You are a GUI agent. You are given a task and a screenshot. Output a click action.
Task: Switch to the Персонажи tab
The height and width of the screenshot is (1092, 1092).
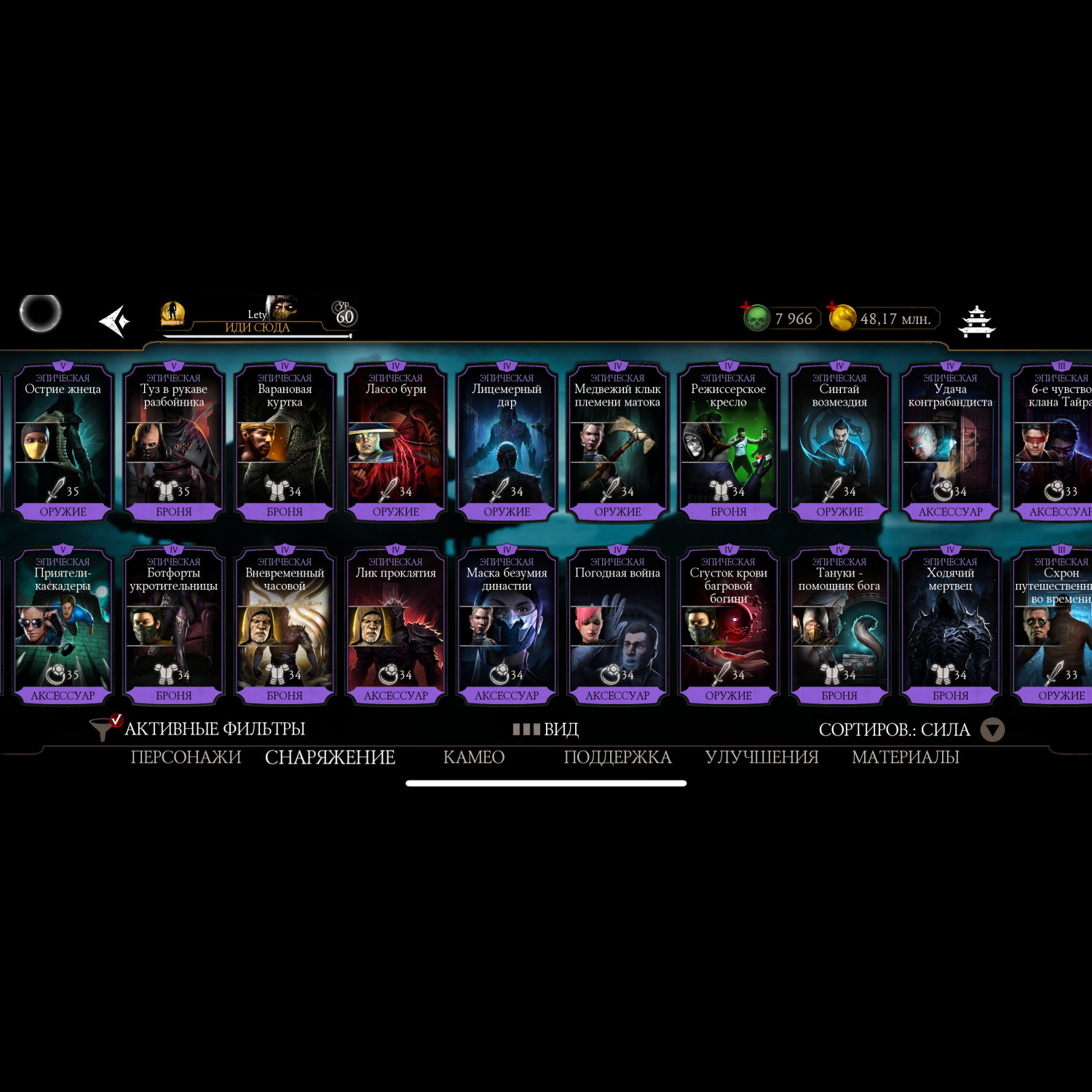[186, 757]
